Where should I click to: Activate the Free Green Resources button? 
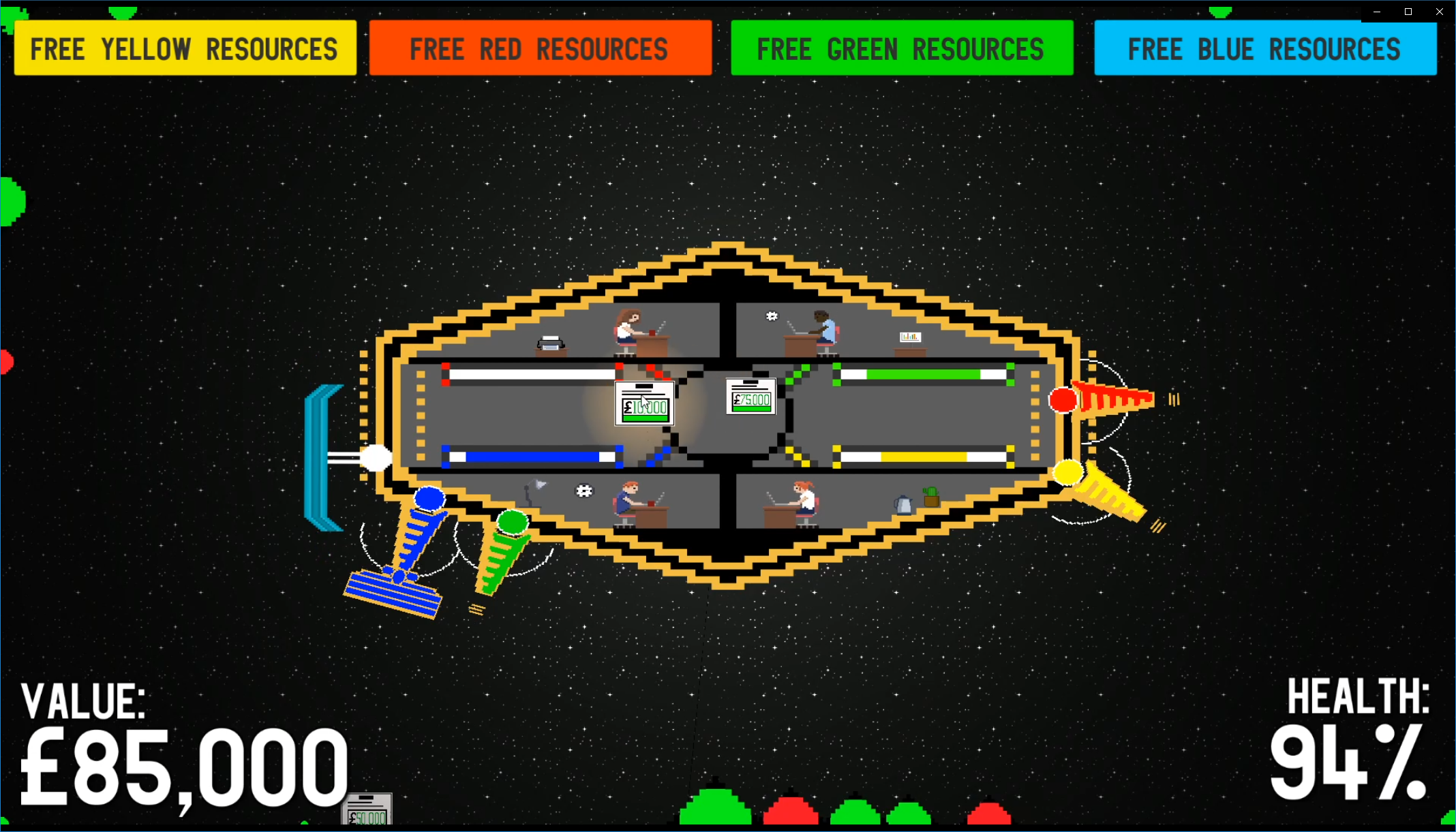(x=902, y=48)
